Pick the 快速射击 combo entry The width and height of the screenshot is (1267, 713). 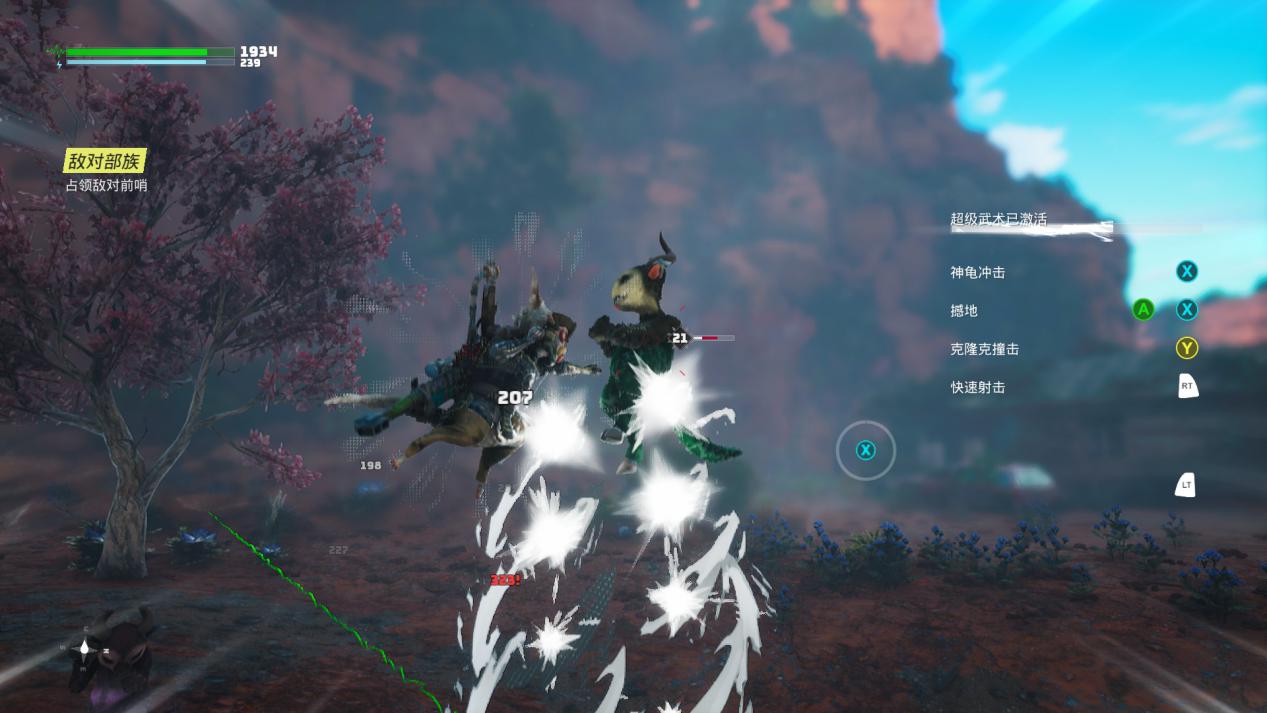977,387
